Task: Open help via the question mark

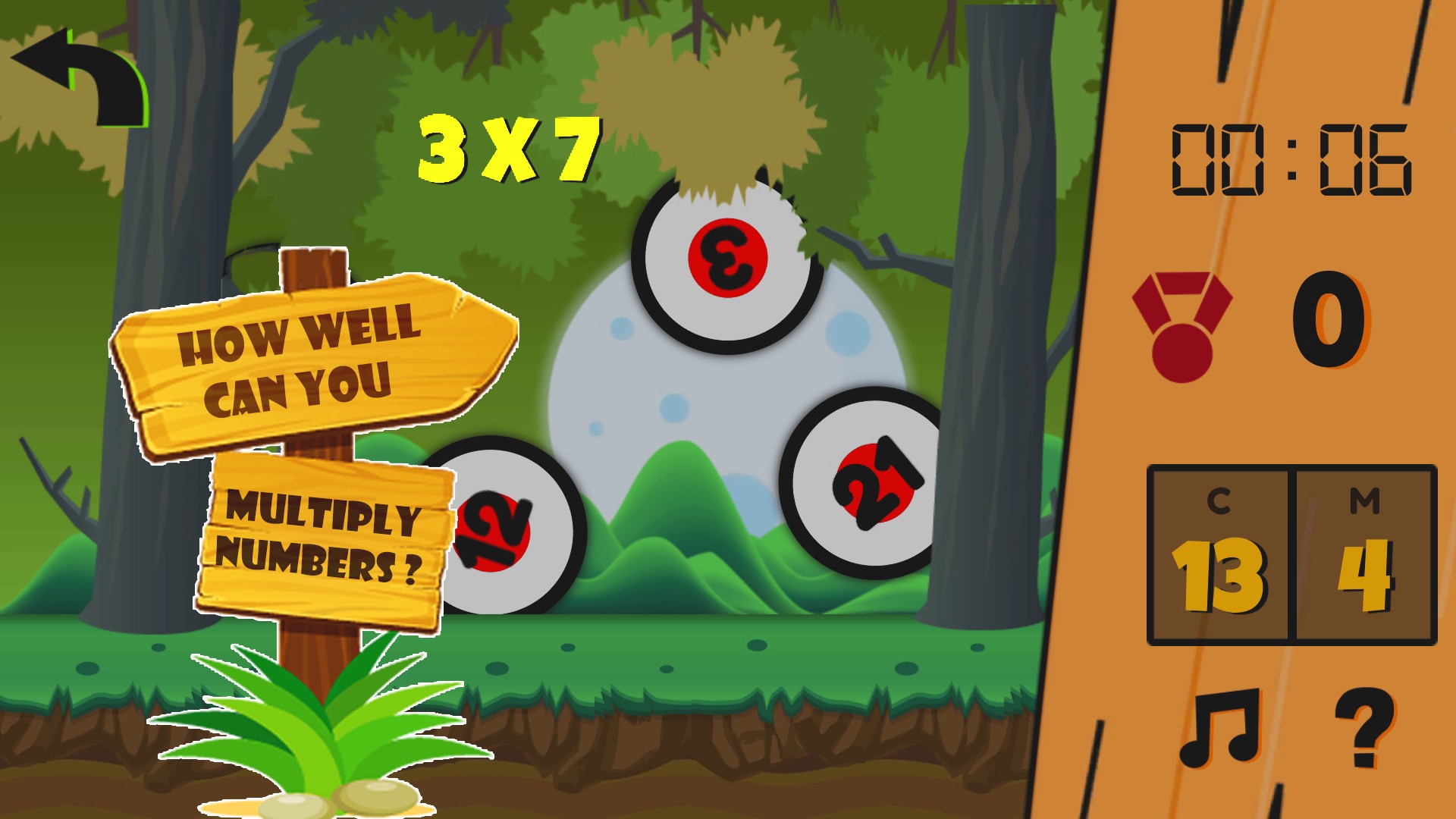Action: click(x=1363, y=728)
